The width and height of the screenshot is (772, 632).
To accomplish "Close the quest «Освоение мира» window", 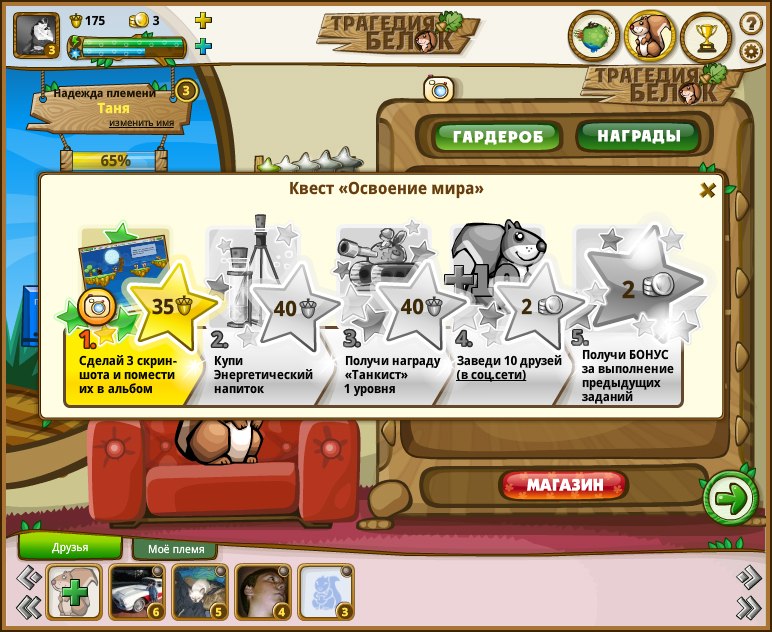I will (x=707, y=190).
